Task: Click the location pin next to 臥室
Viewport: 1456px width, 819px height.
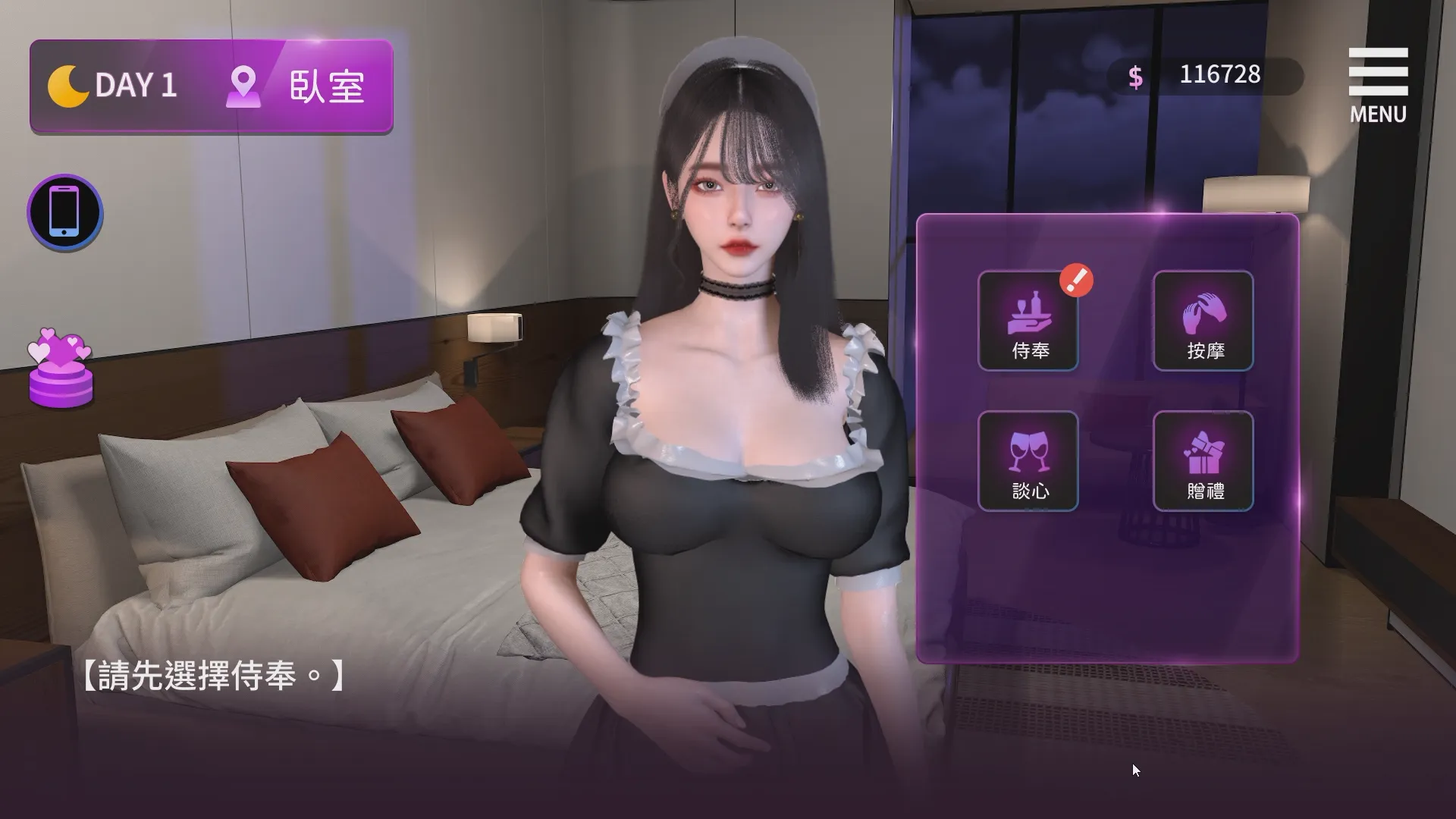Action: pyautogui.click(x=244, y=86)
